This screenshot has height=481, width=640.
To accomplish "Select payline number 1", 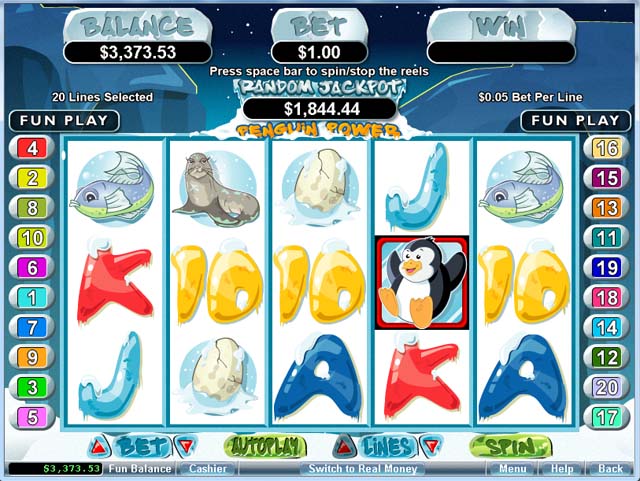I will (x=32, y=298).
